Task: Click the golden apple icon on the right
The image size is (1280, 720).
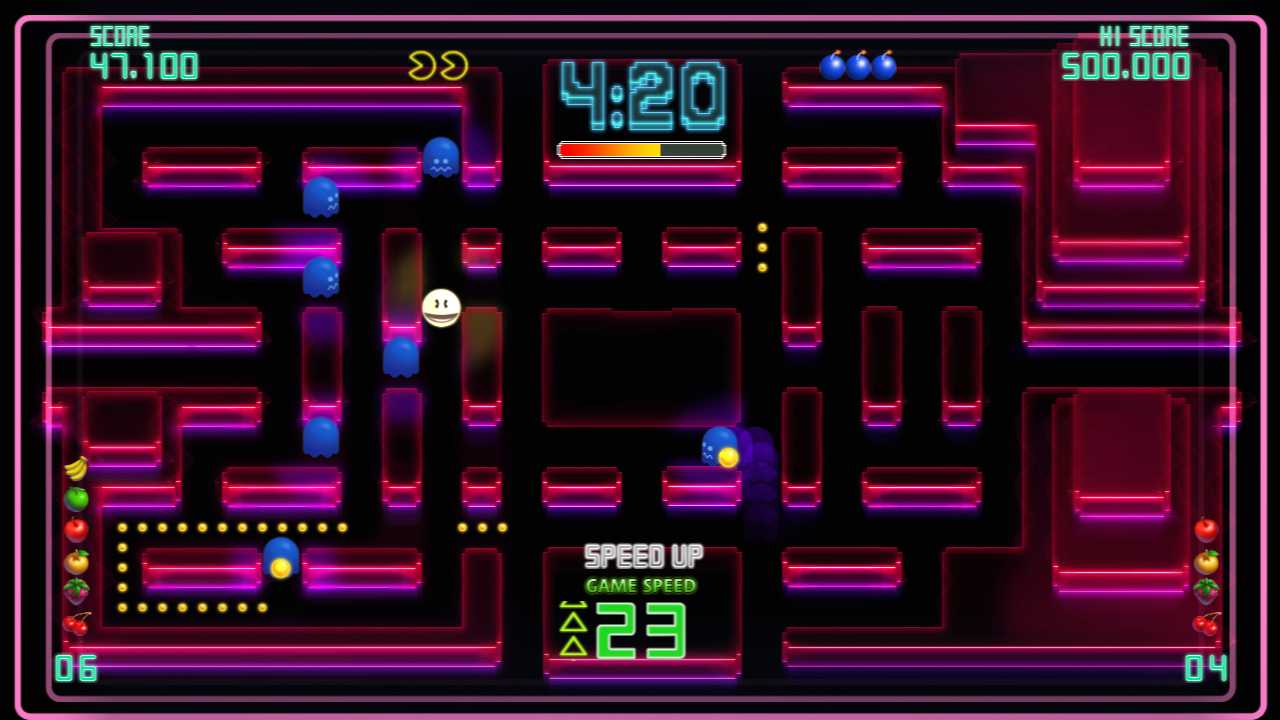Action: pos(1207,562)
